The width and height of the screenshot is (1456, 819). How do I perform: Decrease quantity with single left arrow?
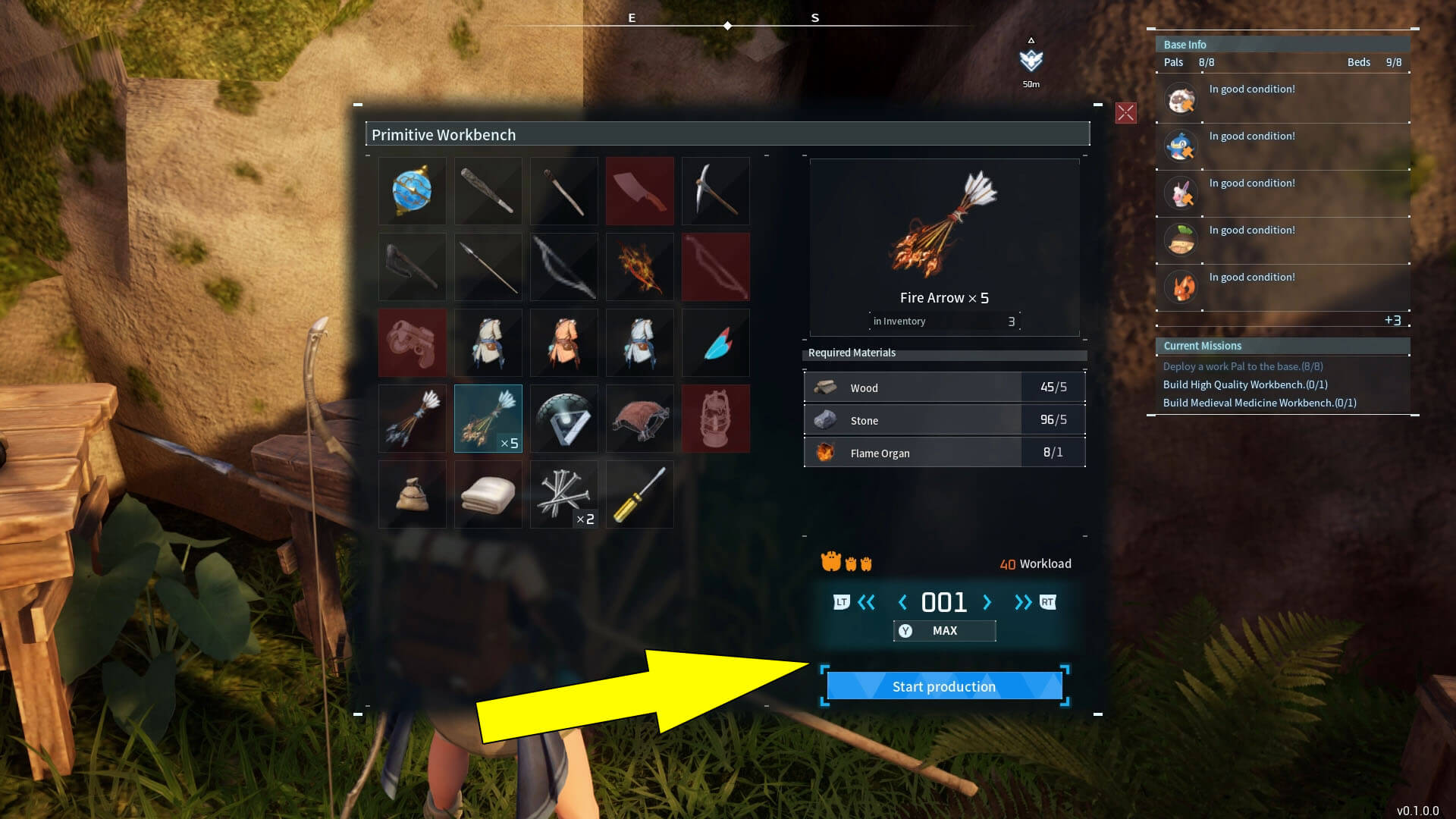click(x=902, y=602)
